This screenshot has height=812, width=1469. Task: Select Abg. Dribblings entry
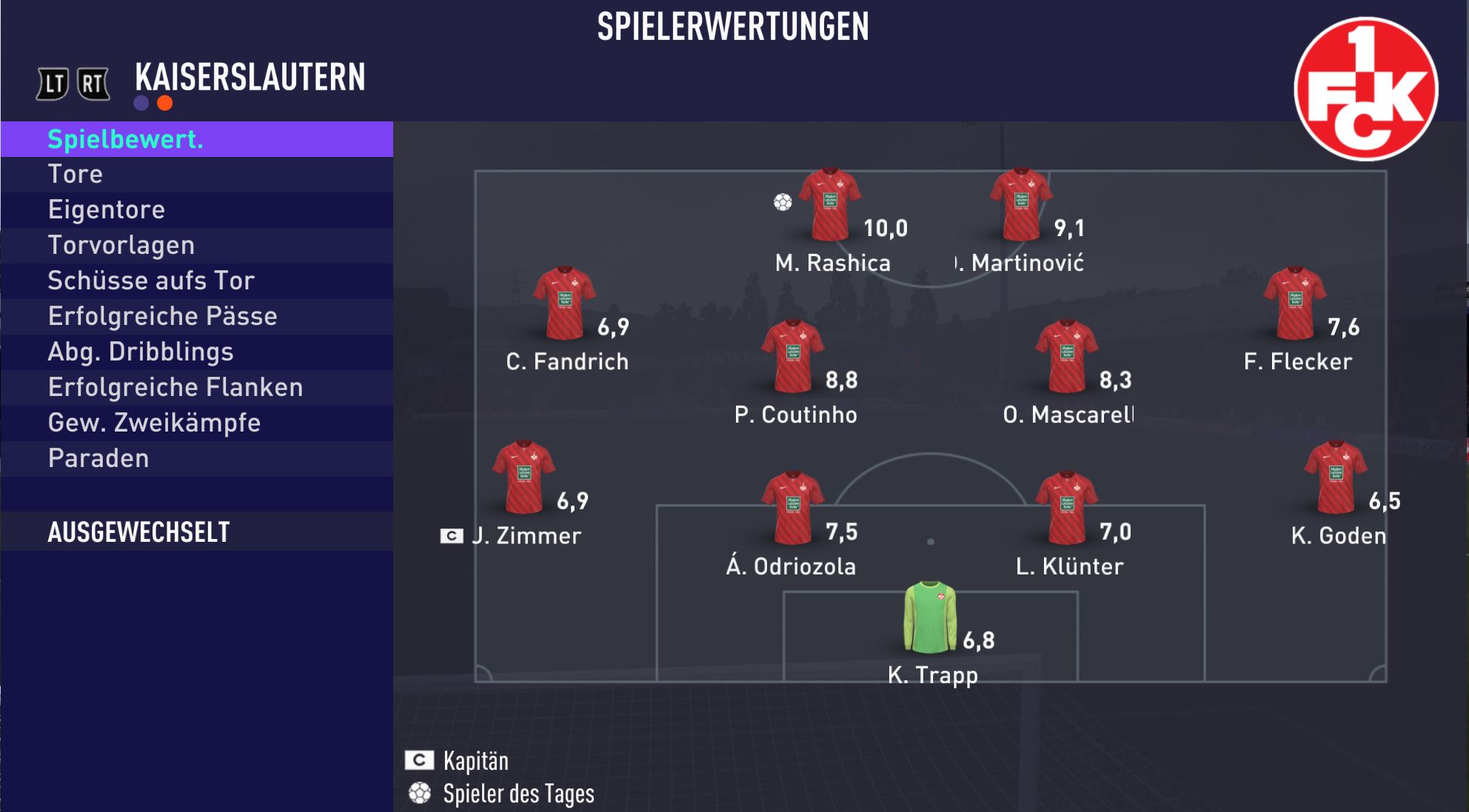point(197,352)
